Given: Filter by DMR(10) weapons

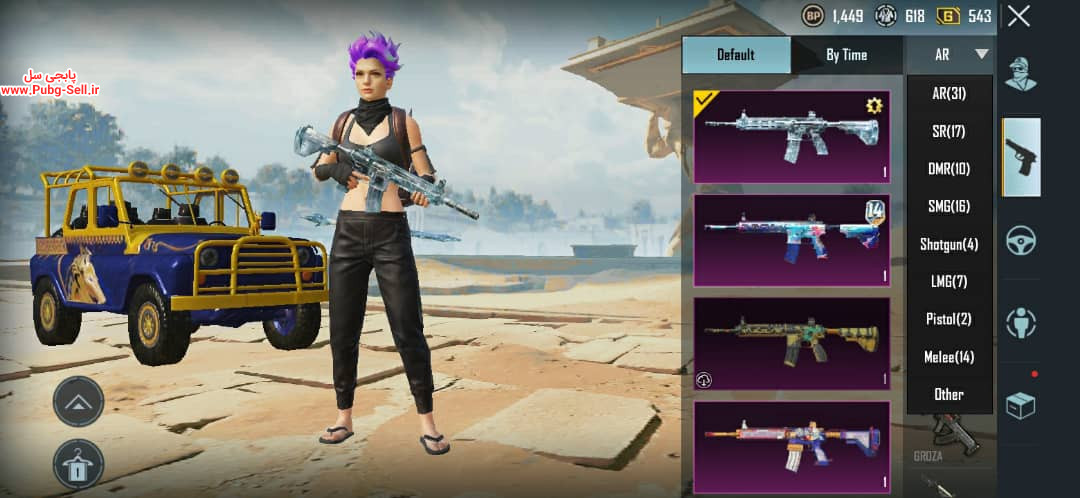Looking at the screenshot, I should coord(949,169).
